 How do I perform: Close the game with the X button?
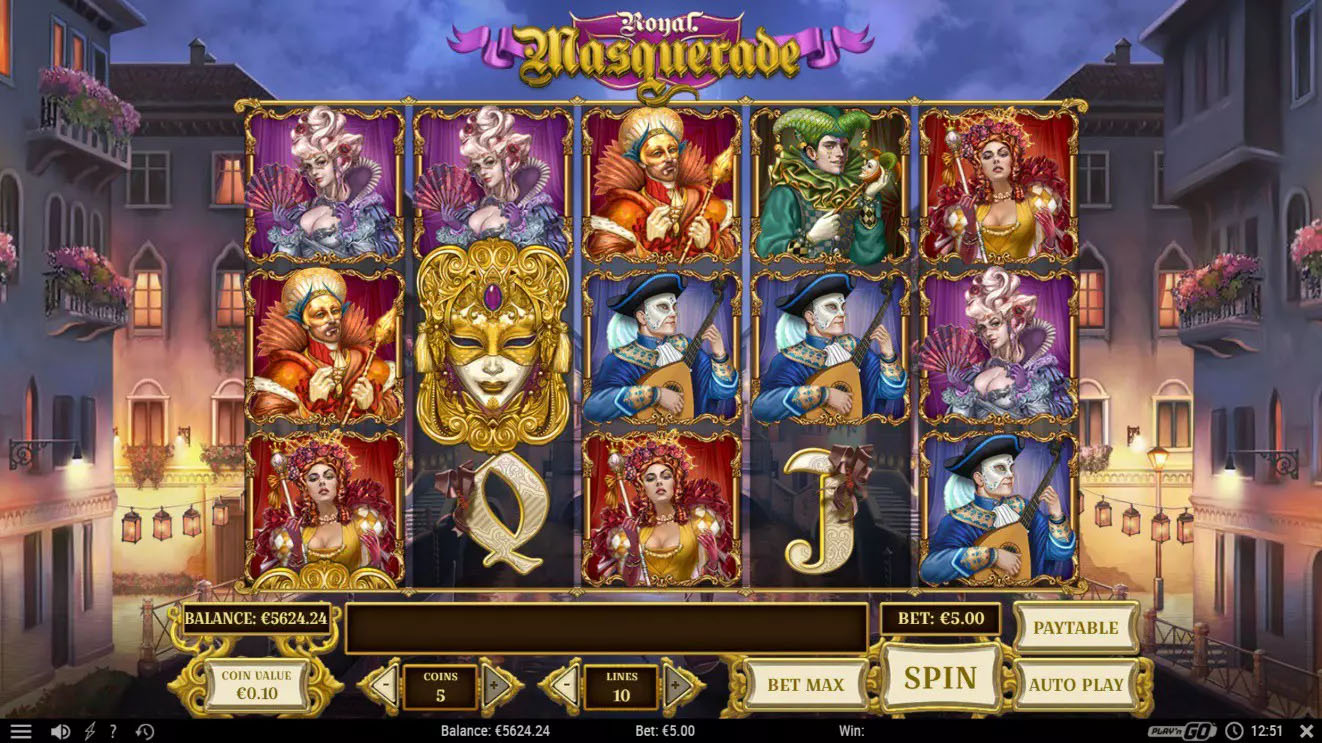(1305, 729)
